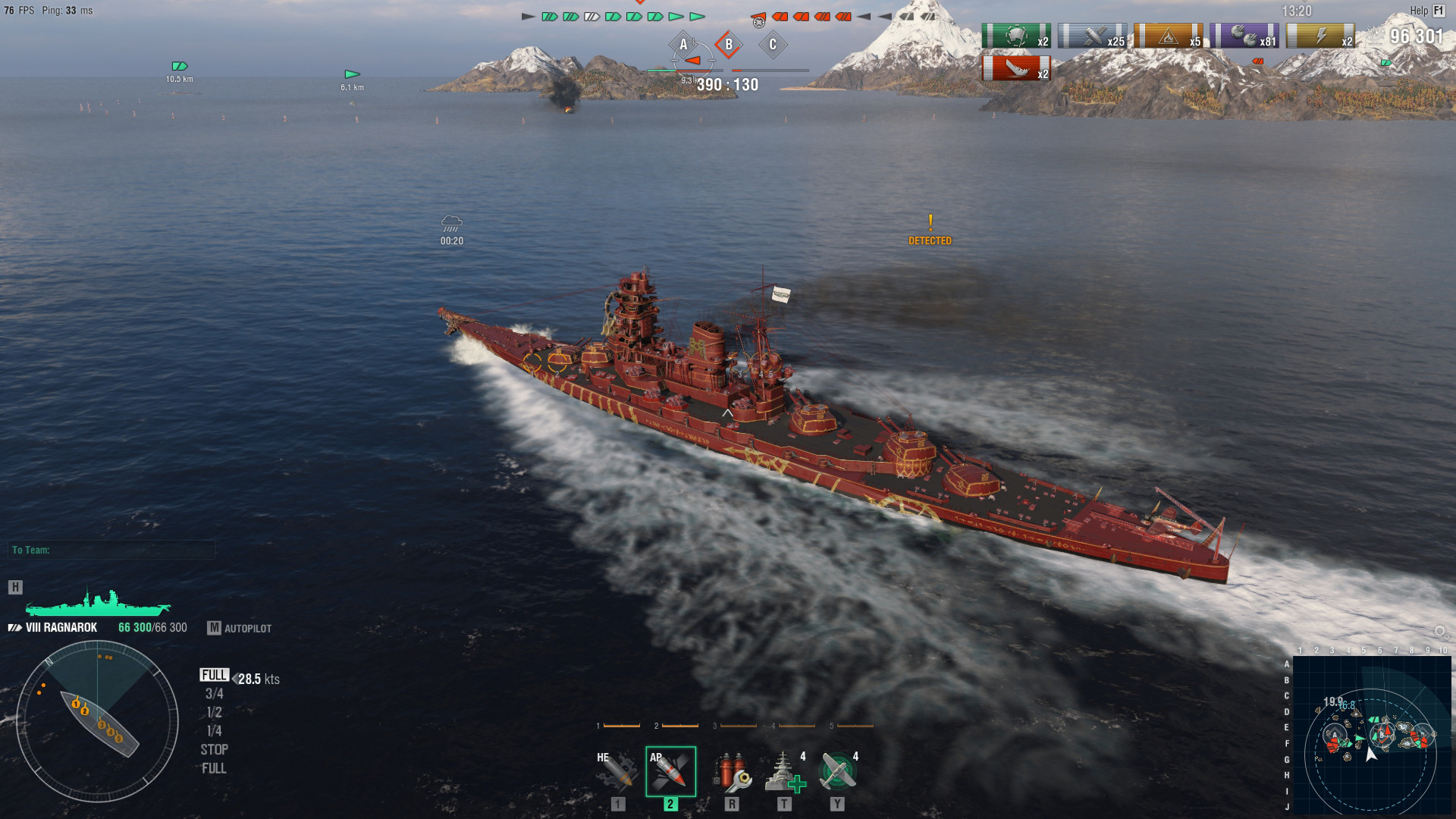Switch to AP shells
1456x819 pixels.
tap(670, 772)
